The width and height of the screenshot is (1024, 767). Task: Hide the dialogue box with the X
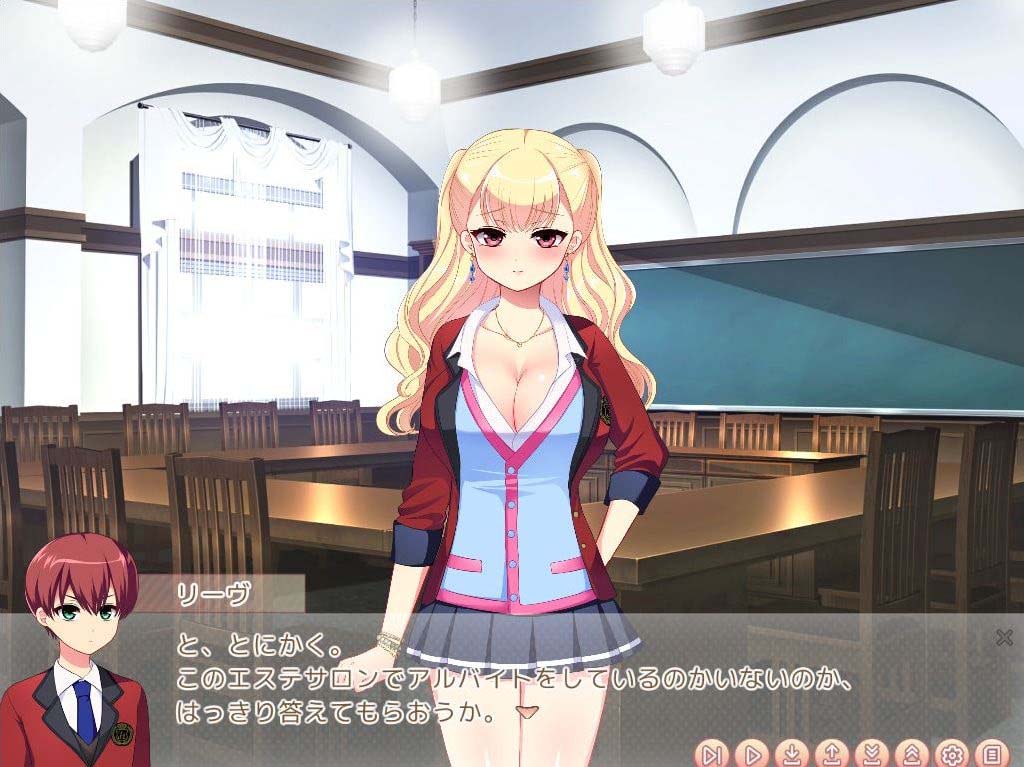(x=1004, y=638)
